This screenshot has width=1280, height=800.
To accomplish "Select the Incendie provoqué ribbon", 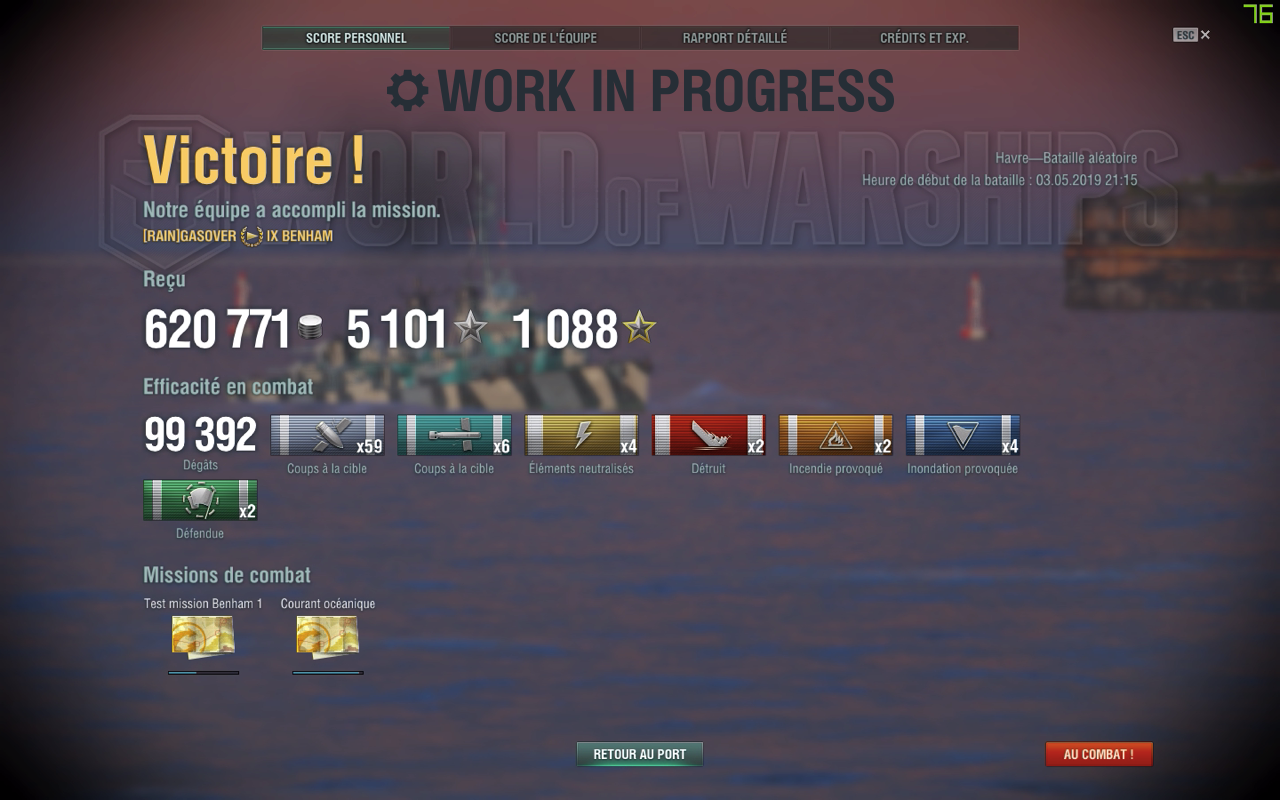I will click(835, 436).
